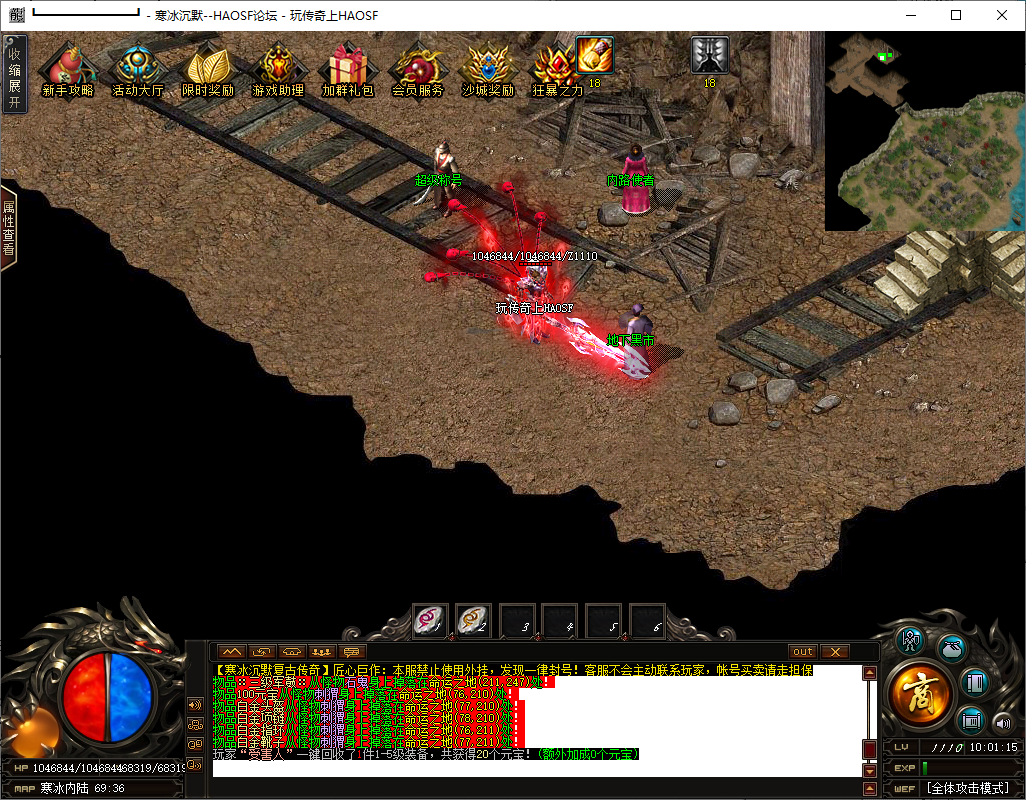Close the chat panel with the X button
Screen dimensions: 1026x800
coord(834,652)
